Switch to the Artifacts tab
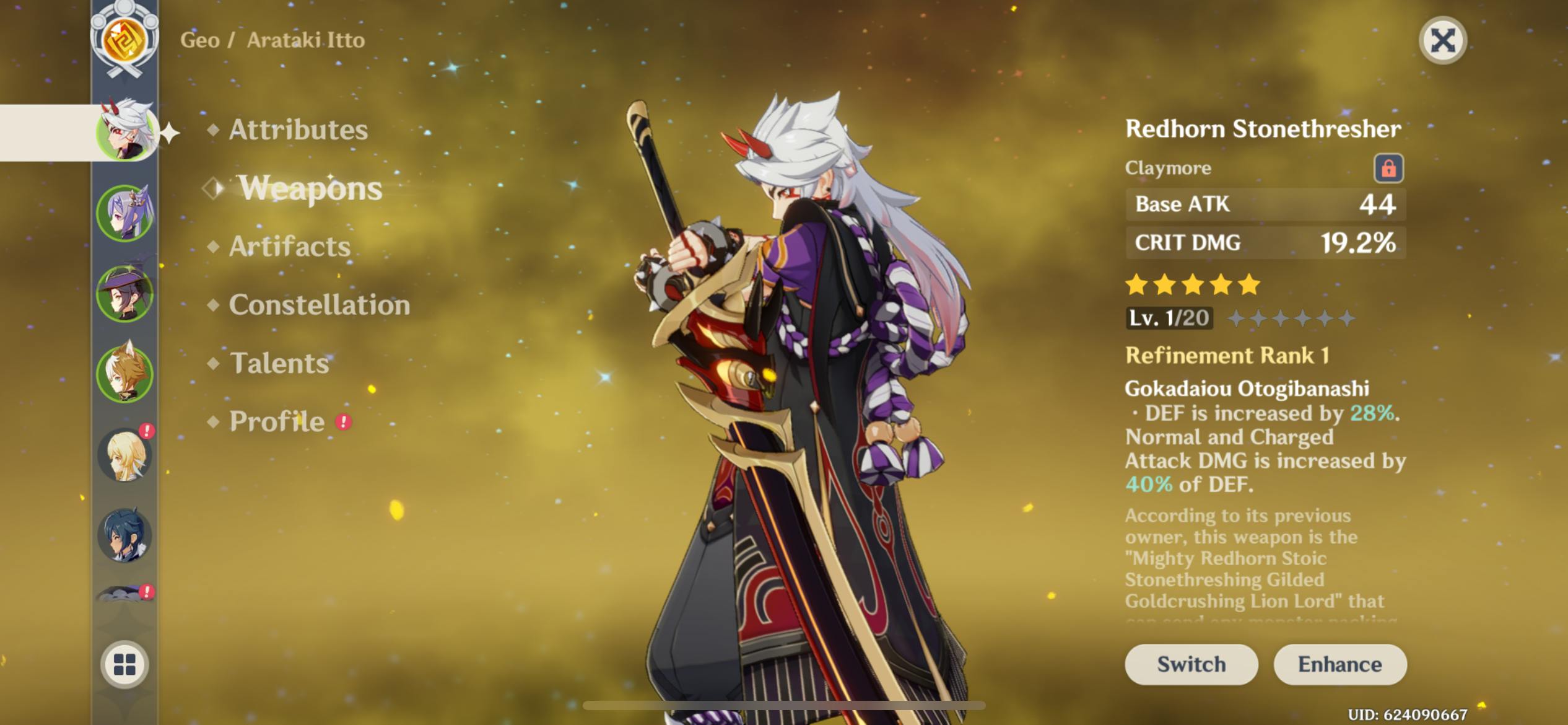Image resolution: width=1568 pixels, height=725 pixels. (x=289, y=247)
